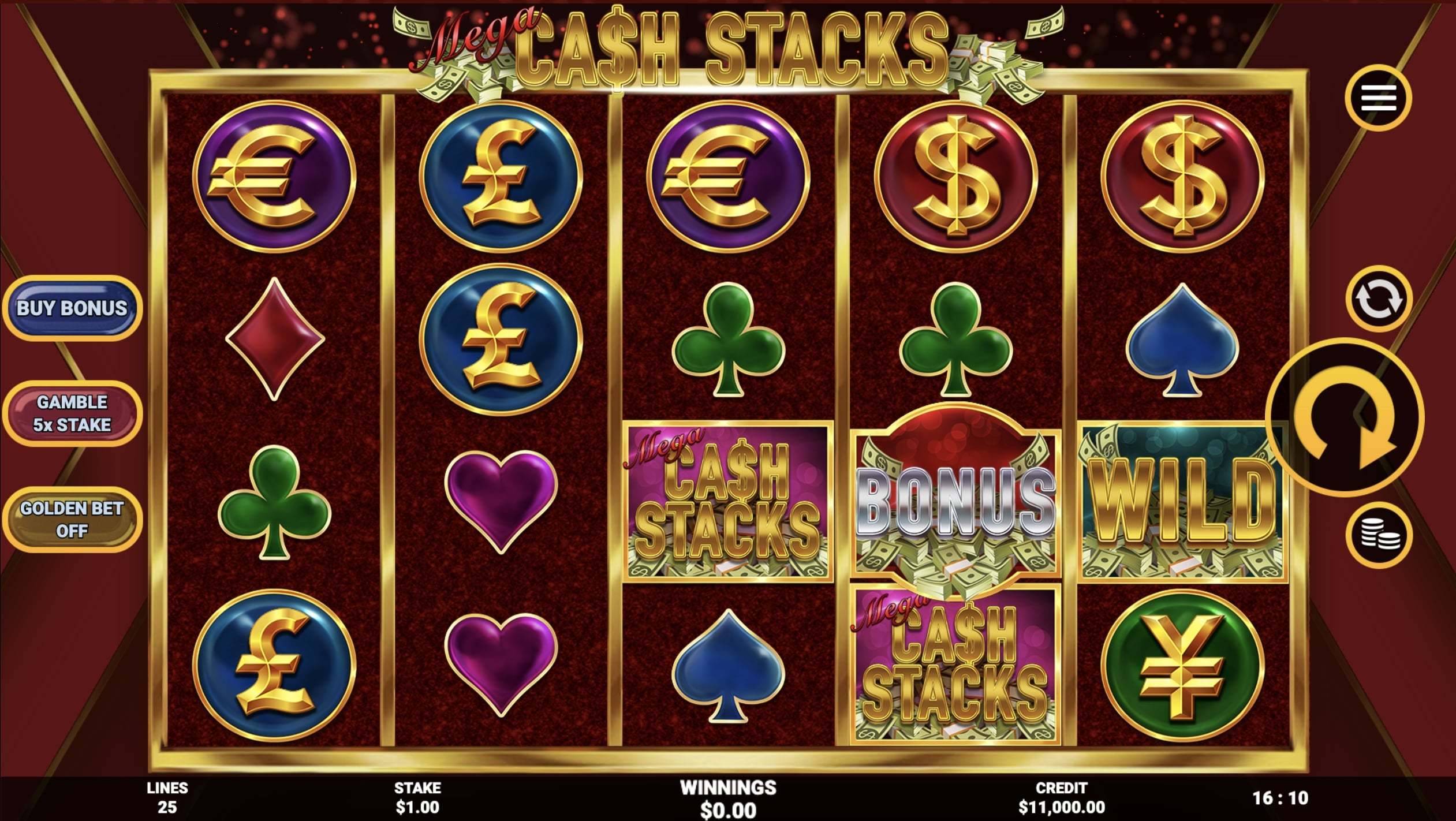This screenshot has height=821, width=1456.
Task: Toggle the Golden Bet setting
Action: pyautogui.click(x=72, y=520)
